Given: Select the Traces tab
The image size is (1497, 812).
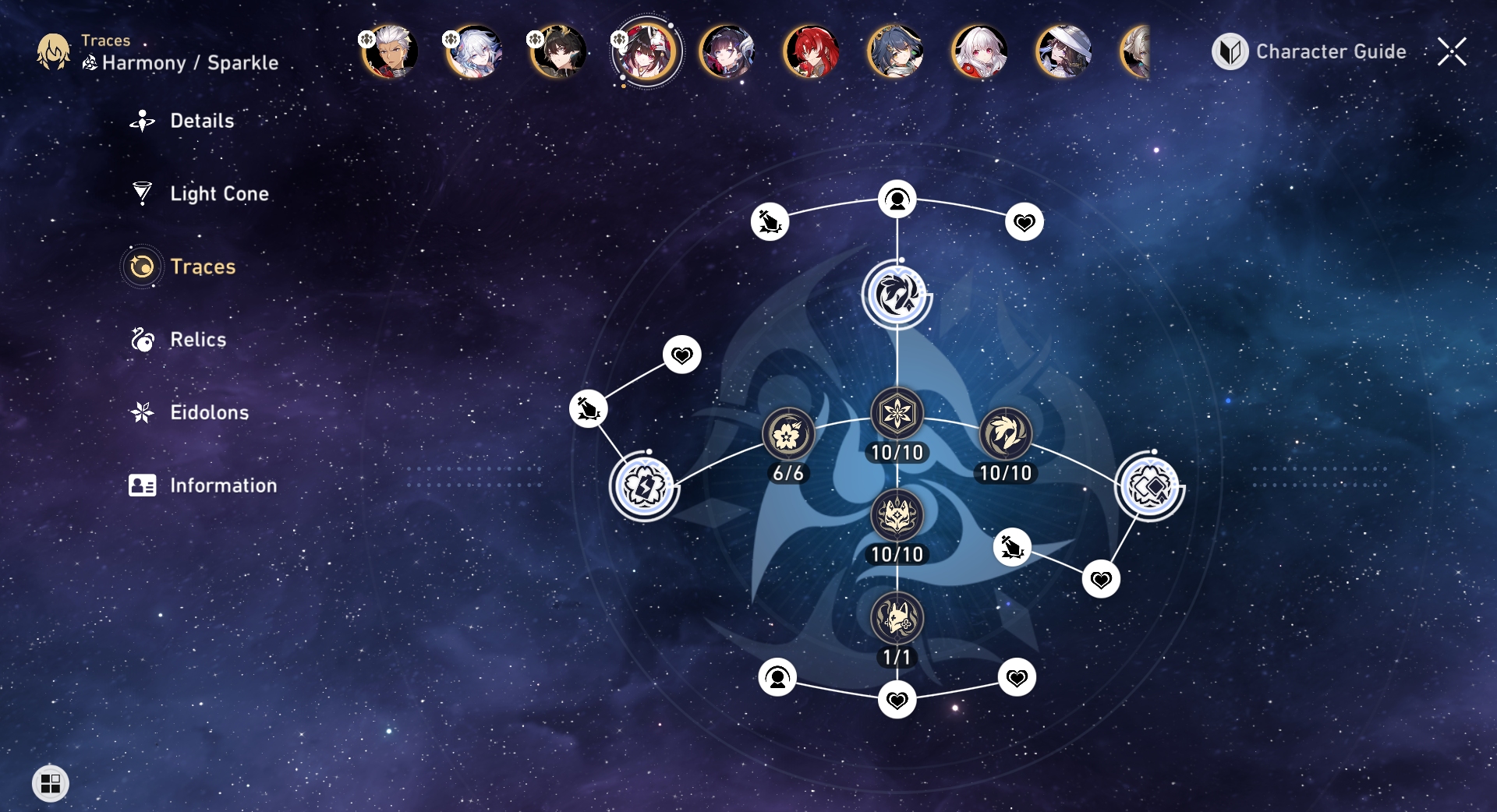Looking at the screenshot, I should [202, 267].
